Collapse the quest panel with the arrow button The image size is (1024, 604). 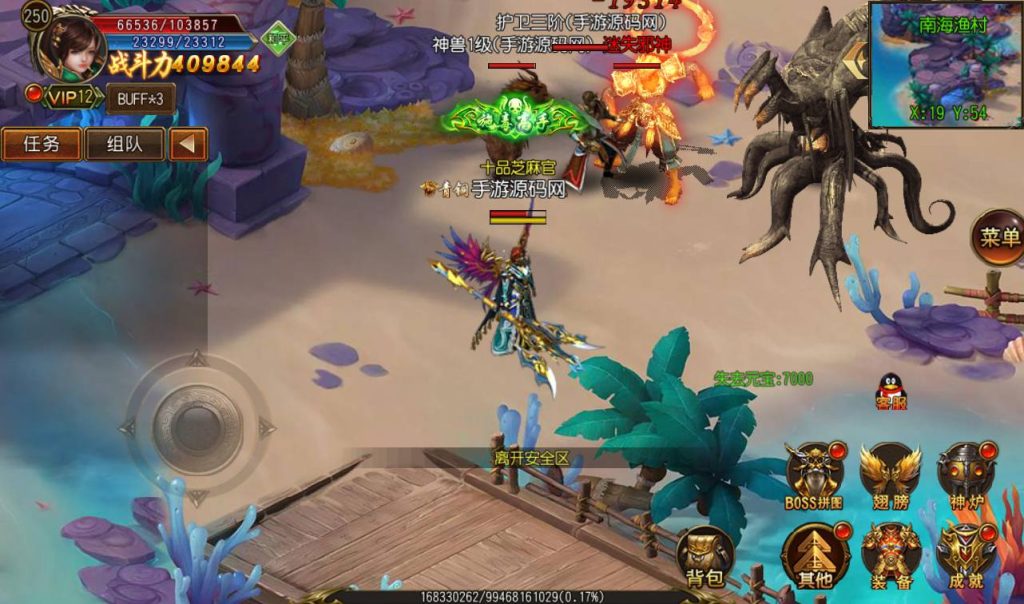tap(187, 144)
